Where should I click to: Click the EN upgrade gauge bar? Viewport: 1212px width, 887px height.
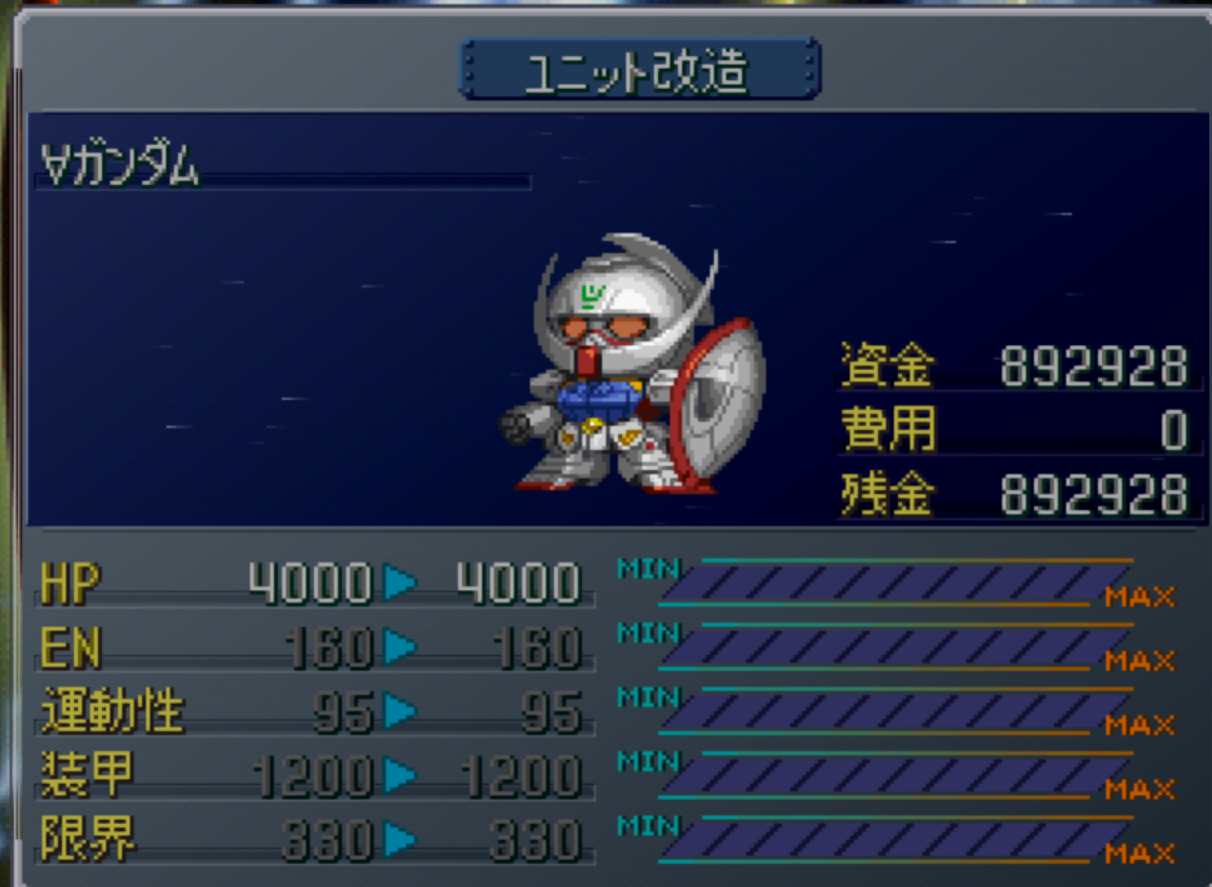coord(893,647)
